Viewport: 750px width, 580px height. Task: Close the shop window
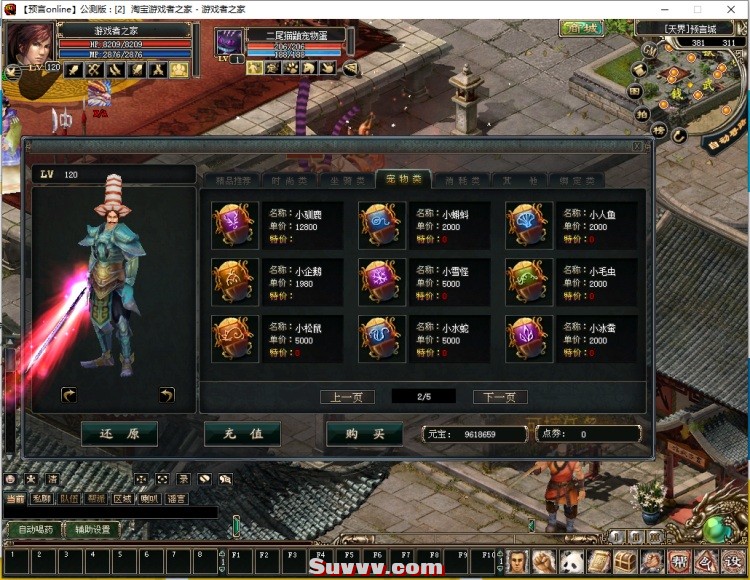(x=637, y=146)
